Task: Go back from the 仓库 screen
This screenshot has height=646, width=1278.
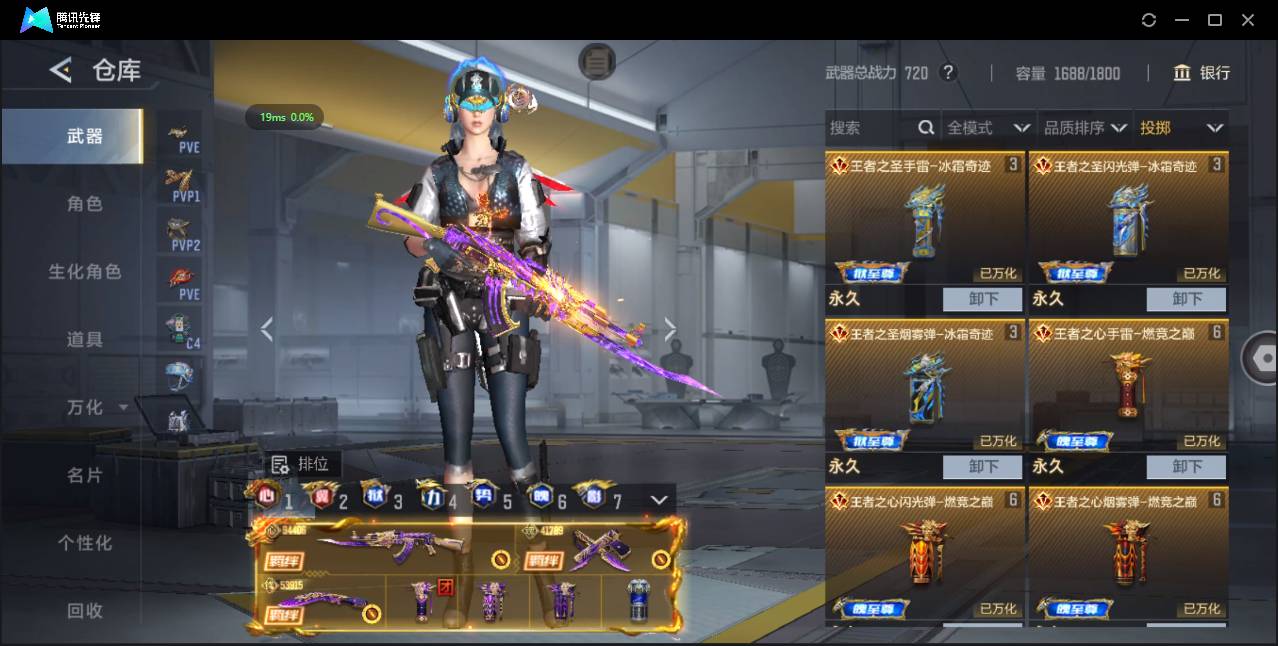Action: tap(61, 70)
